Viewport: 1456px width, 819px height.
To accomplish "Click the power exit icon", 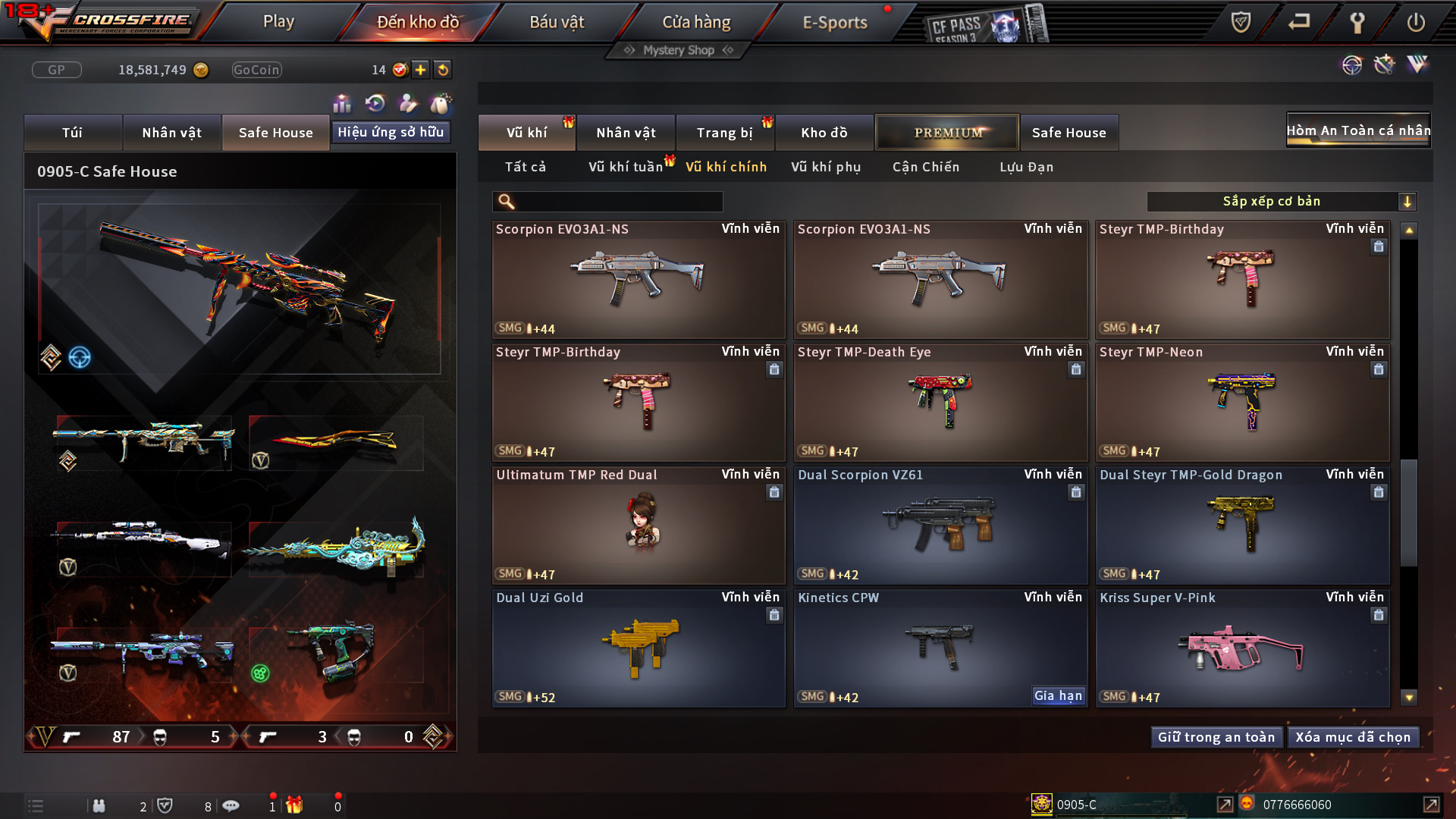I will point(1415,22).
